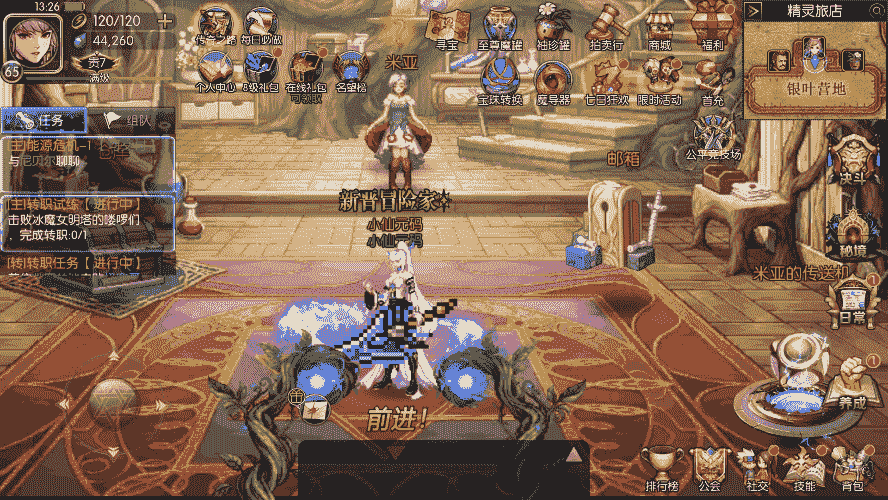Image resolution: width=888 pixels, height=500 pixels.
Task: Open the 商城 shop
Action: click(660, 27)
